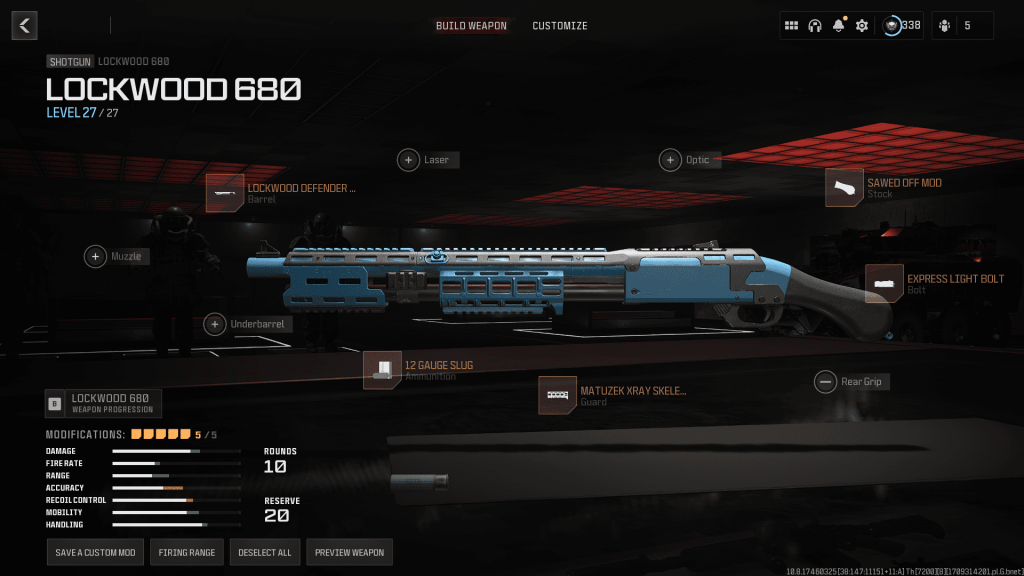Switch to the Customize tab
1024x576 pixels.
pyautogui.click(x=559, y=26)
